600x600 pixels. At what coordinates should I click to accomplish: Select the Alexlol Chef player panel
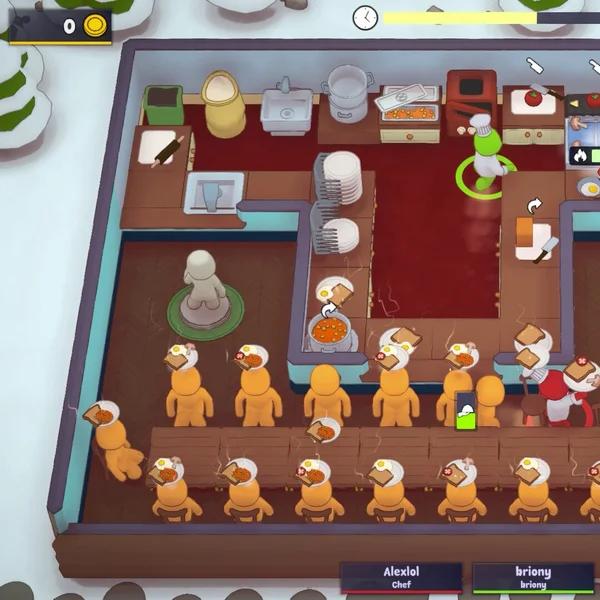(x=401, y=577)
